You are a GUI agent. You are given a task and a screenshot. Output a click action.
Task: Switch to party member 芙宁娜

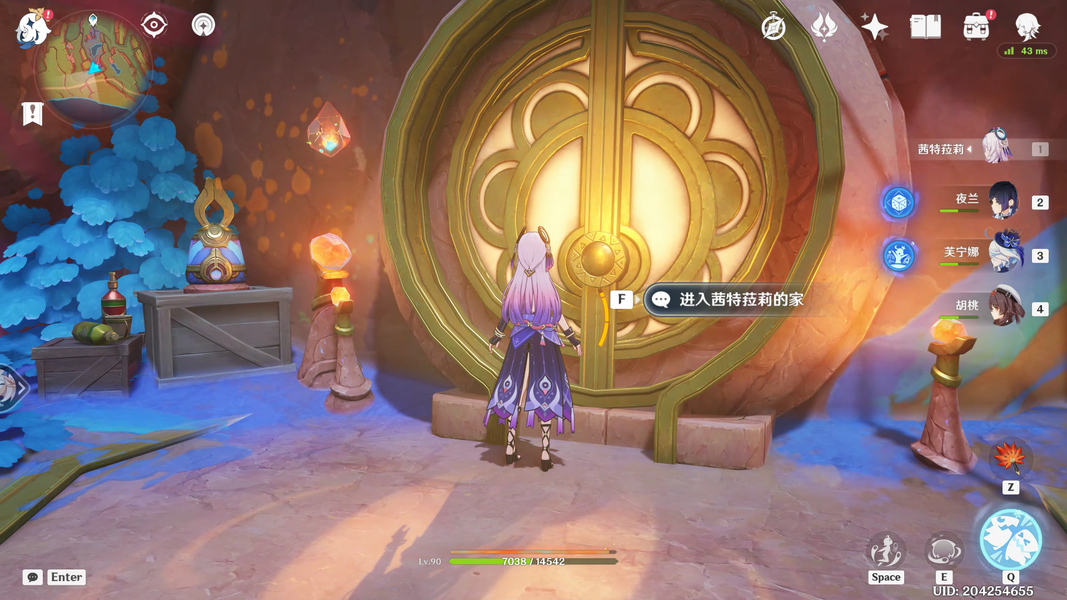1001,254
